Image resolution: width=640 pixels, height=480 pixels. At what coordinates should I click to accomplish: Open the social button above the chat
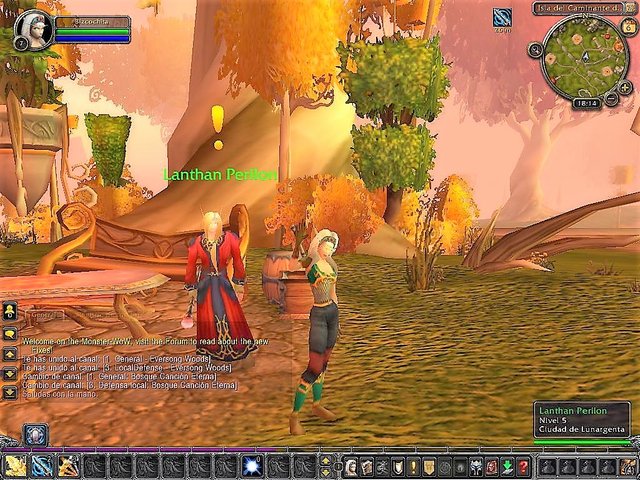coord(10,310)
